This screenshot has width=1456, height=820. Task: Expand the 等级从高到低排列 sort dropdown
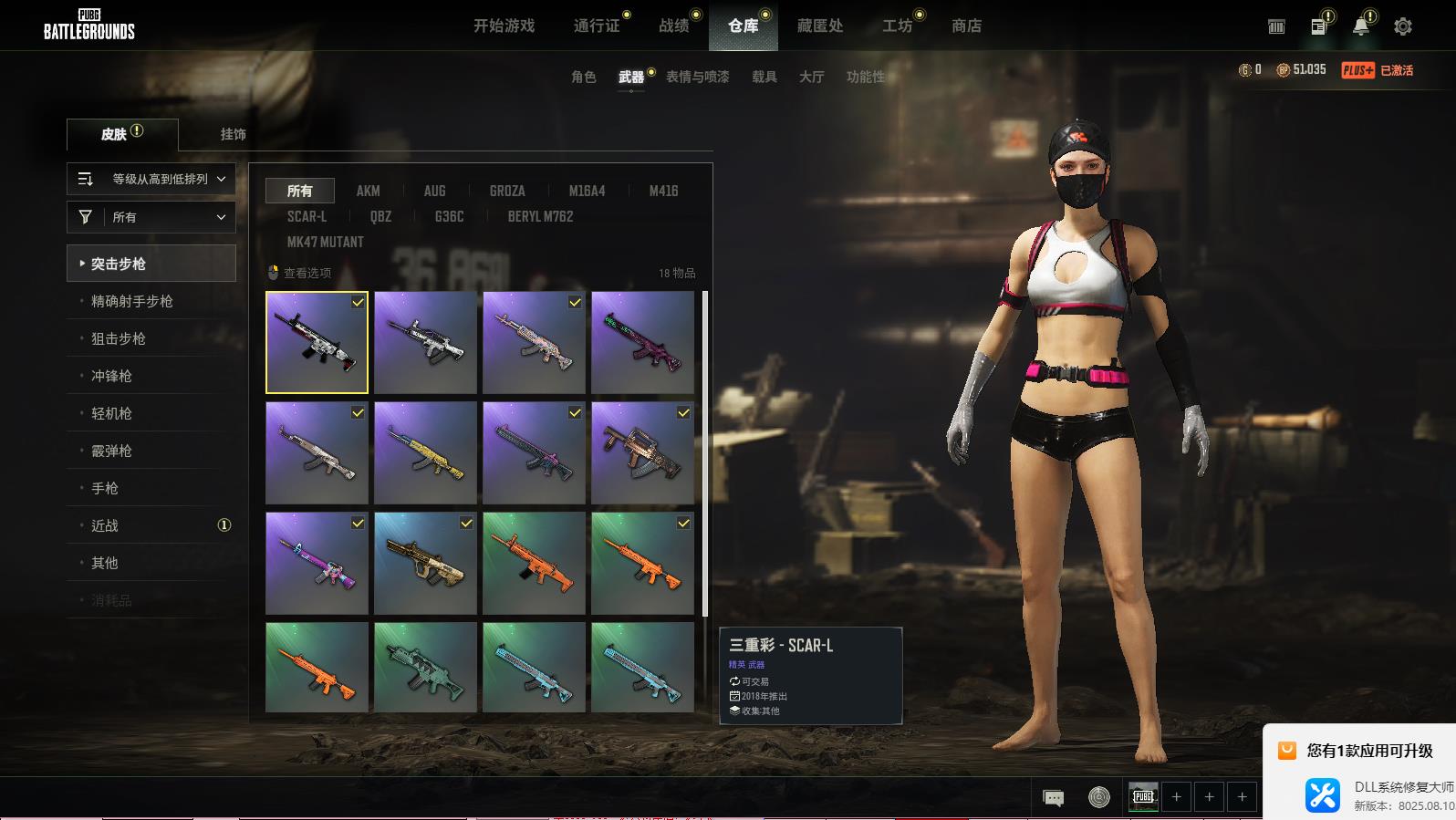(x=151, y=179)
